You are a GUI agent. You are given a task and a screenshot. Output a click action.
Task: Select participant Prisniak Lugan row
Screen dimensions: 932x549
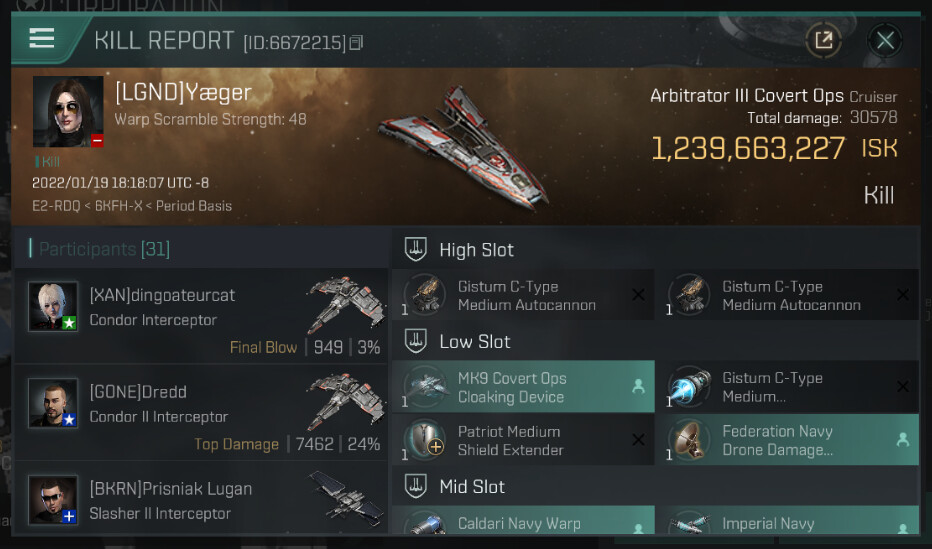point(200,500)
